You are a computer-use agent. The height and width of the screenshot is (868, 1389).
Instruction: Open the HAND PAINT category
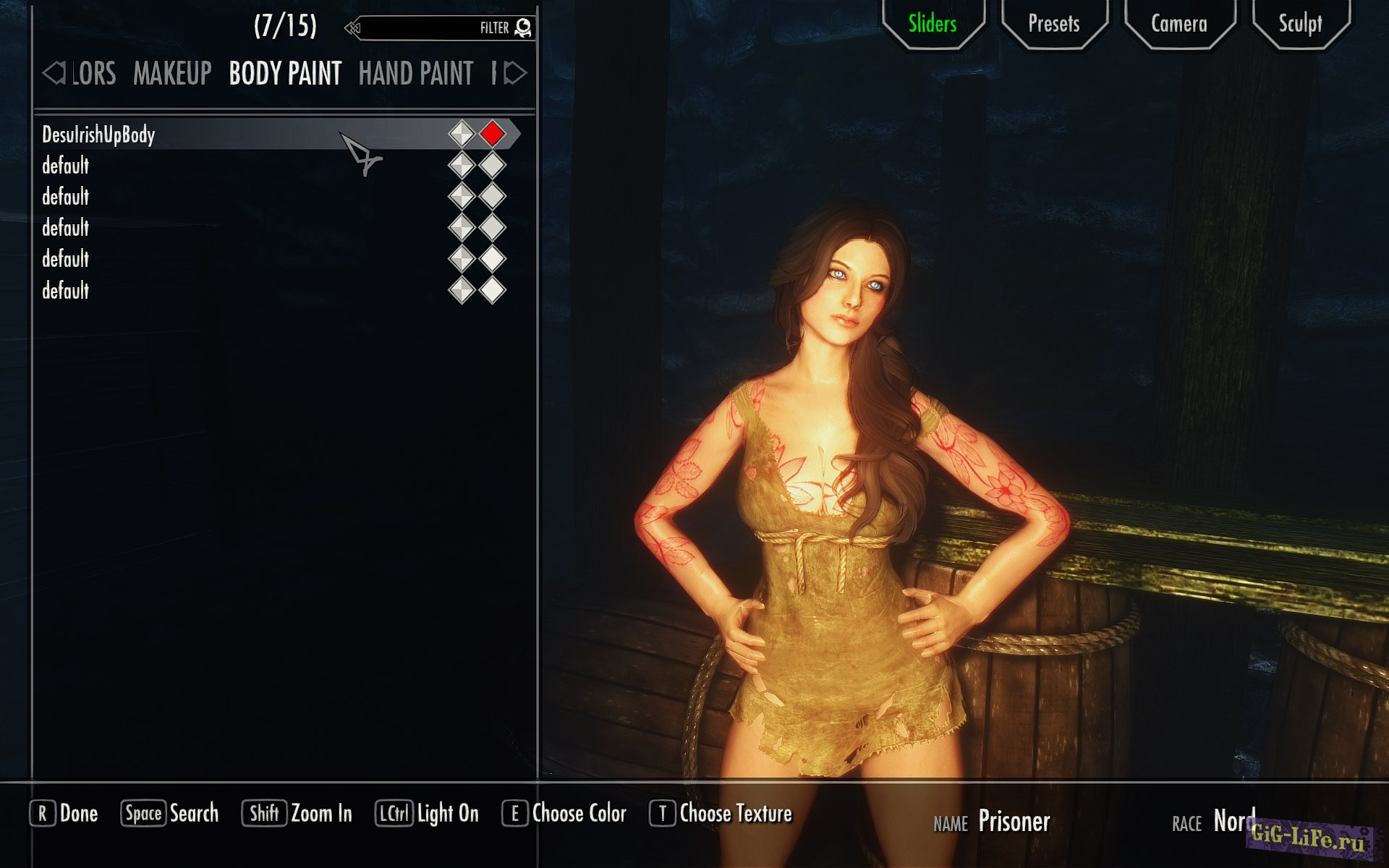click(x=416, y=73)
